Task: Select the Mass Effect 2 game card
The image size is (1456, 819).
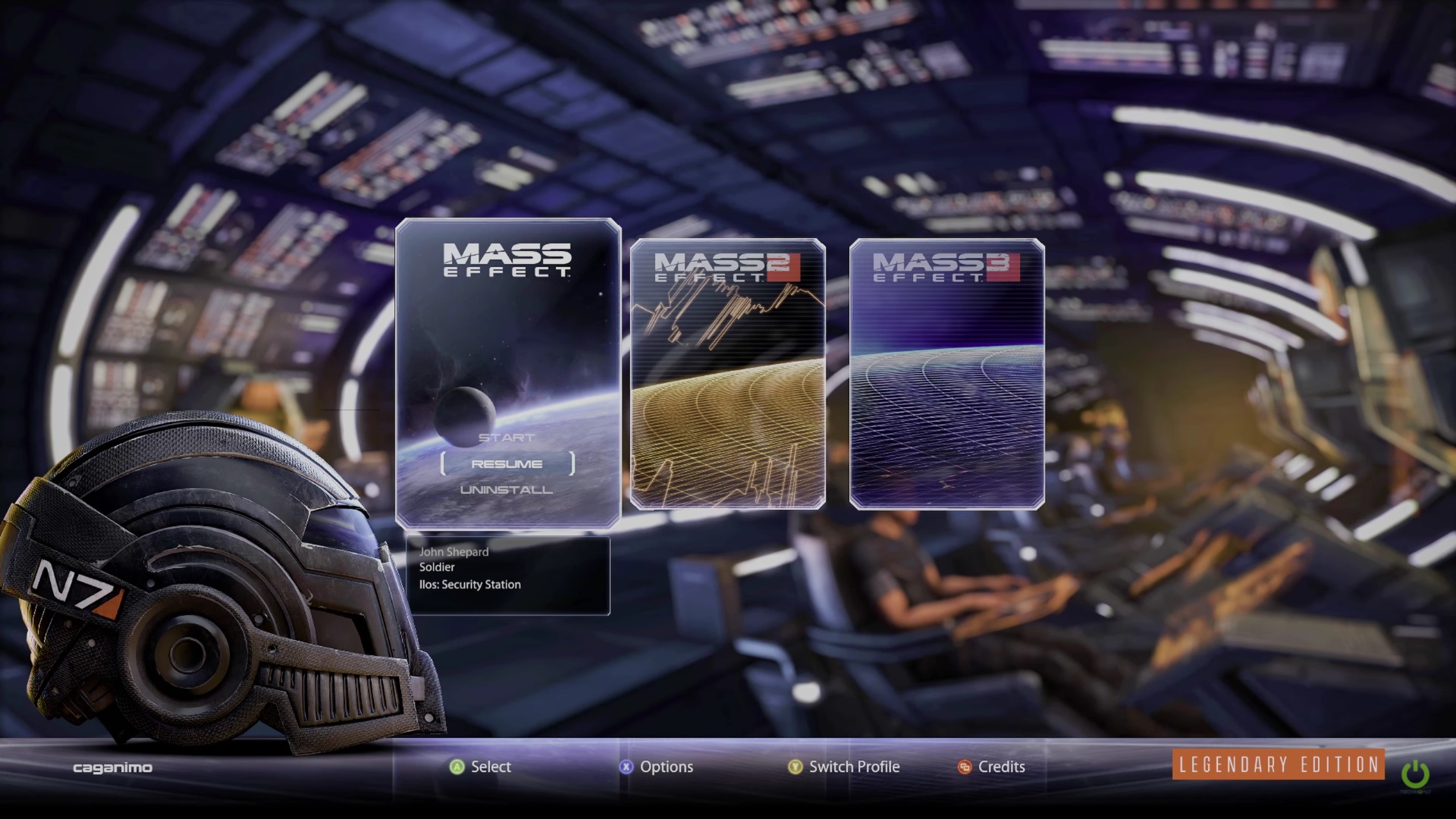Action: (727, 374)
